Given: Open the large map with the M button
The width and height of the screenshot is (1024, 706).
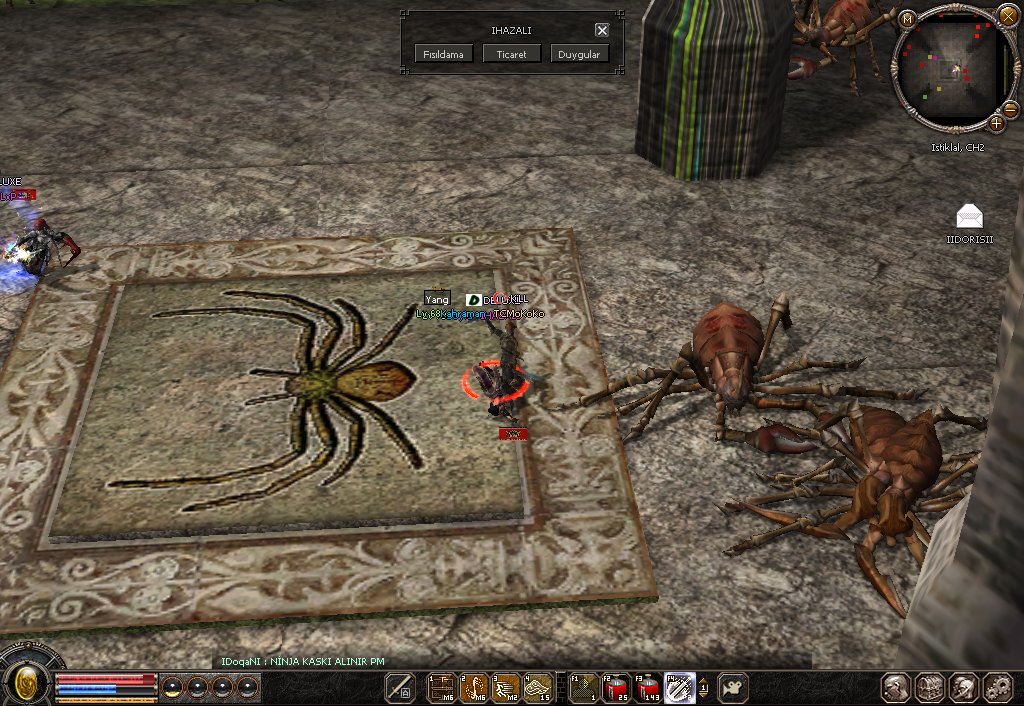Looking at the screenshot, I should 908,19.
